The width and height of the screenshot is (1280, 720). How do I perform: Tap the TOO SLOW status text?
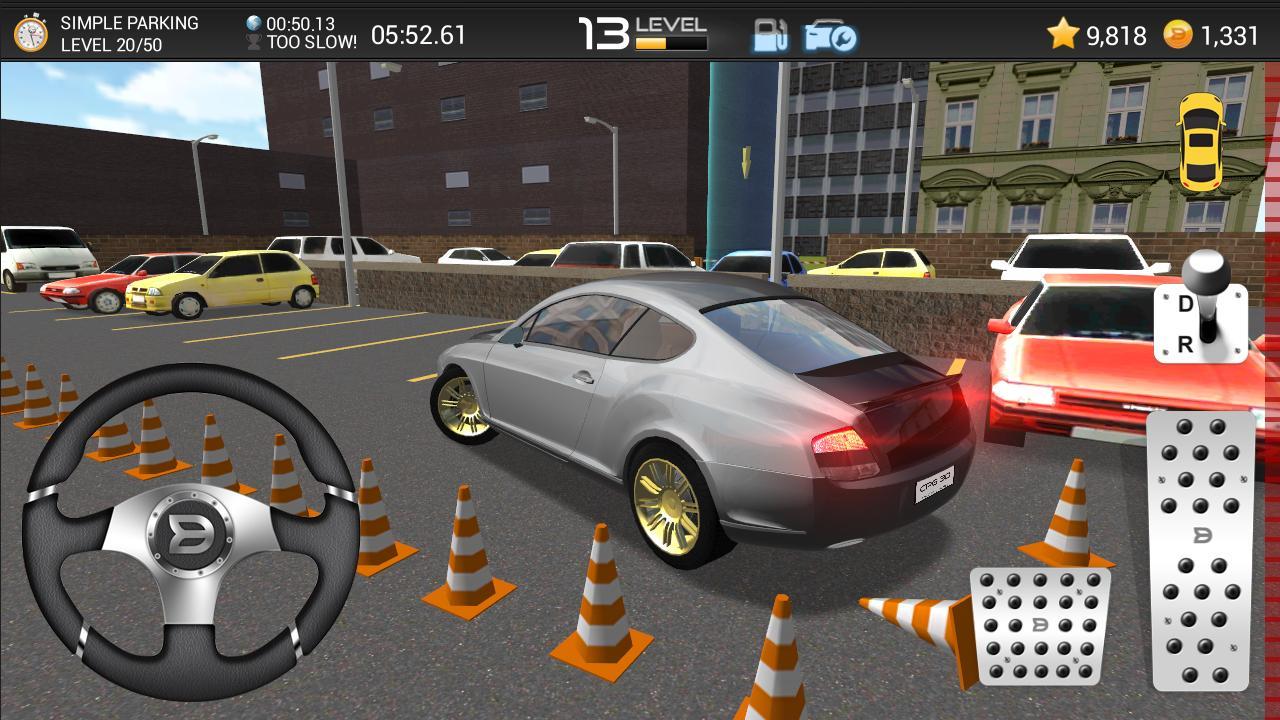click(312, 42)
